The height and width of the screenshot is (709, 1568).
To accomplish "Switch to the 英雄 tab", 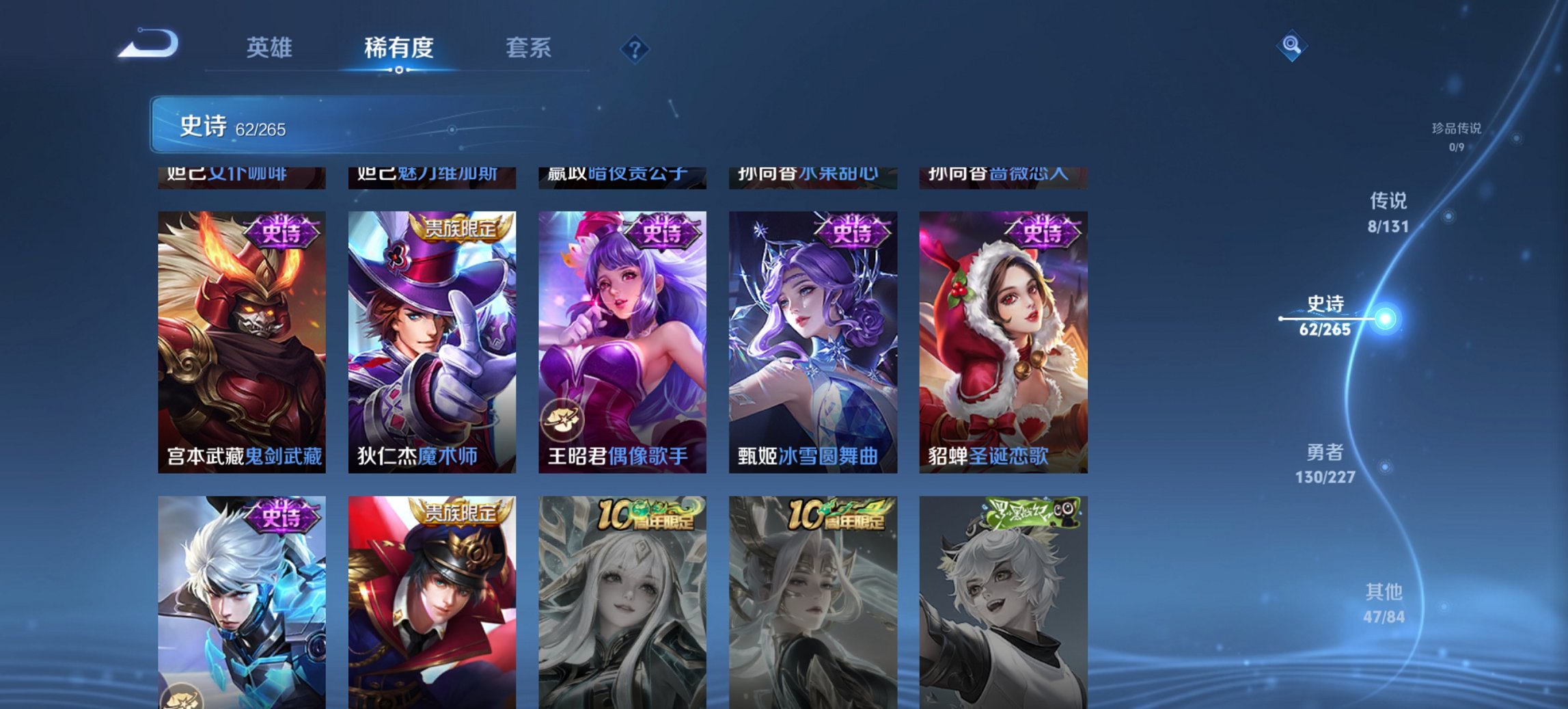I will (271, 48).
